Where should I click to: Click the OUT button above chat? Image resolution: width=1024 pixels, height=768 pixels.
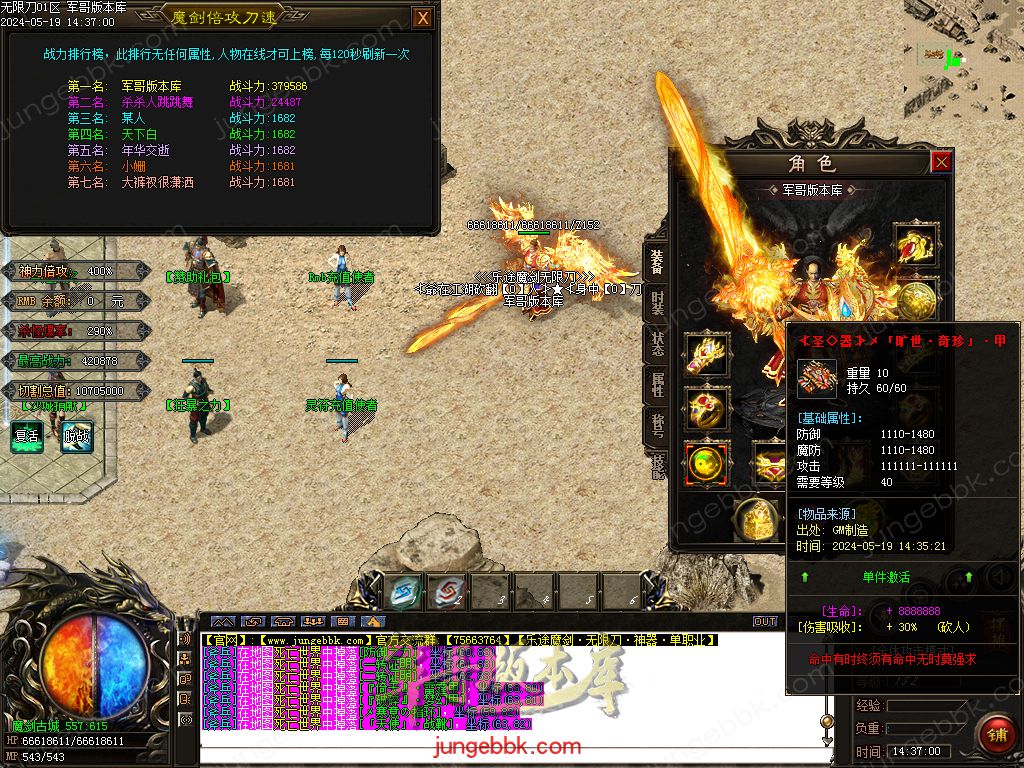click(x=765, y=621)
